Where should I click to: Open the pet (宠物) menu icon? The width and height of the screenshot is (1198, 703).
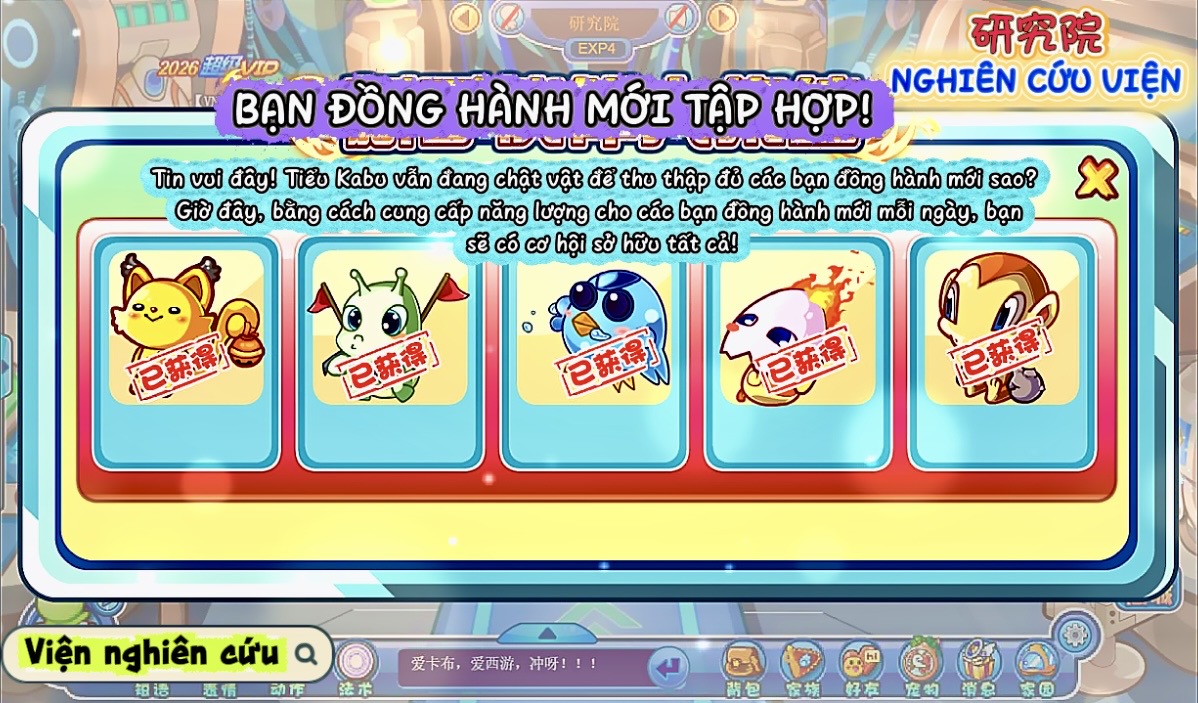920,664
